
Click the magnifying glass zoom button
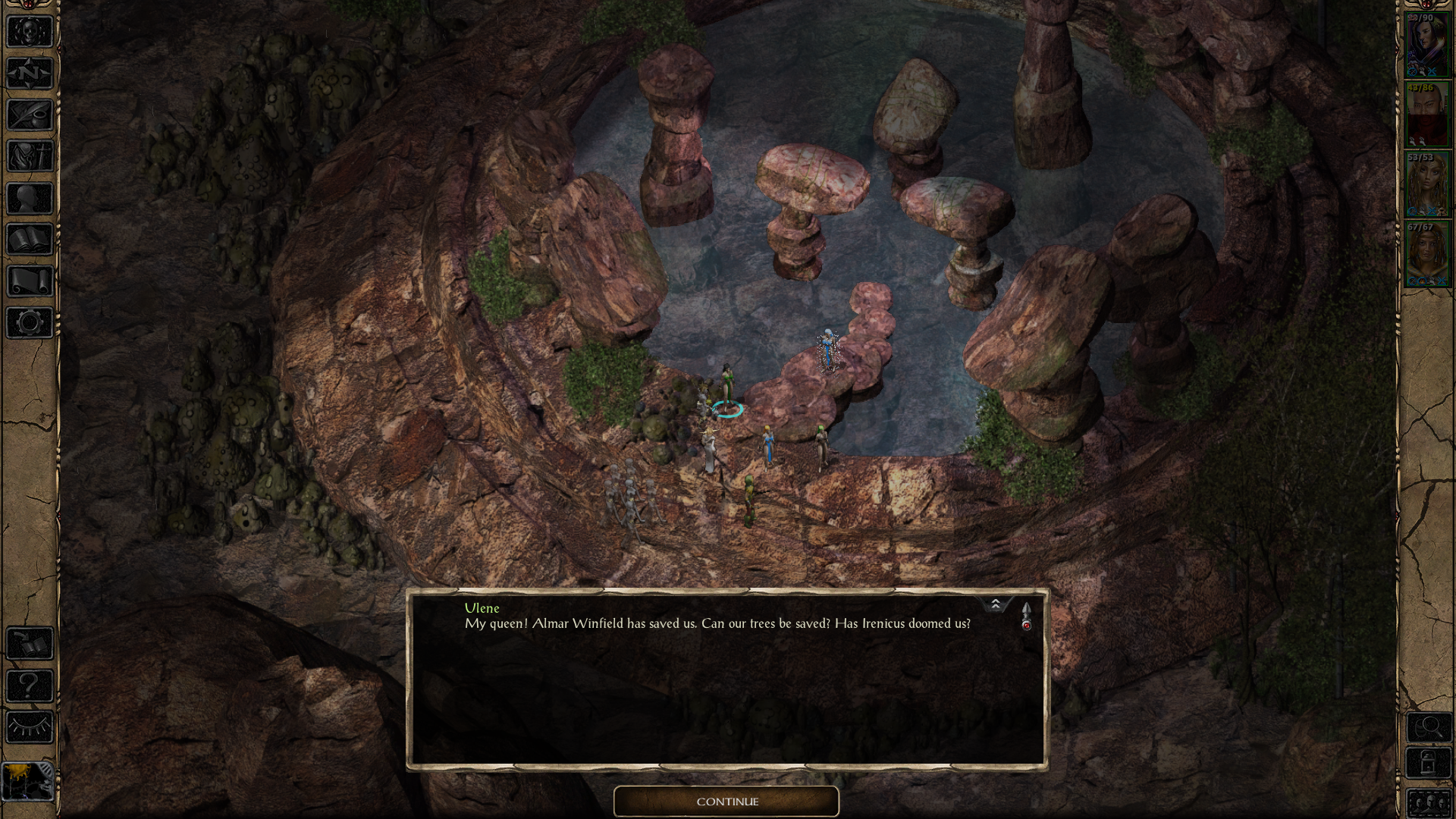tap(1429, 728)
